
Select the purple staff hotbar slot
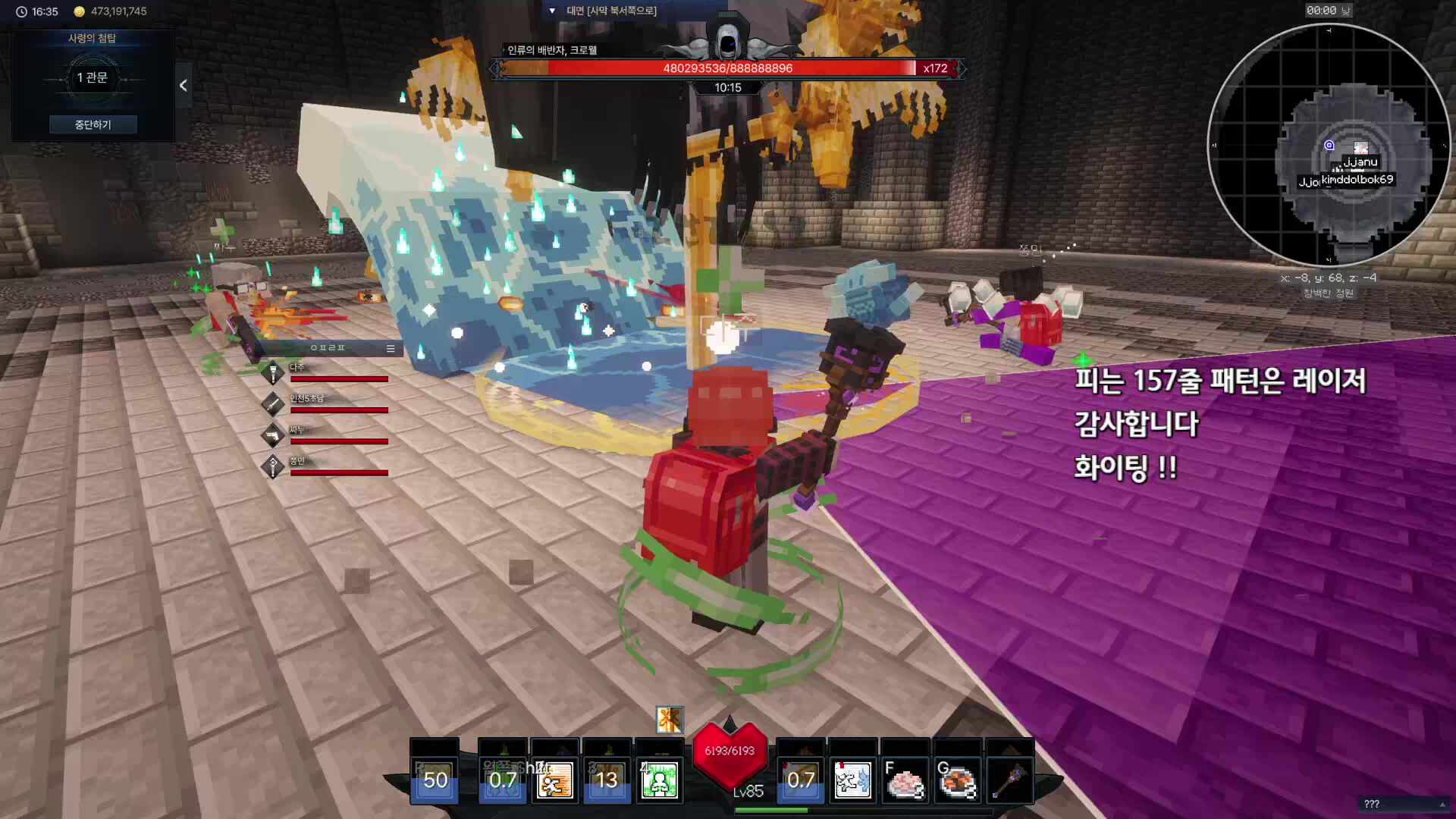pyautogui.click(x=1009, y=780)
